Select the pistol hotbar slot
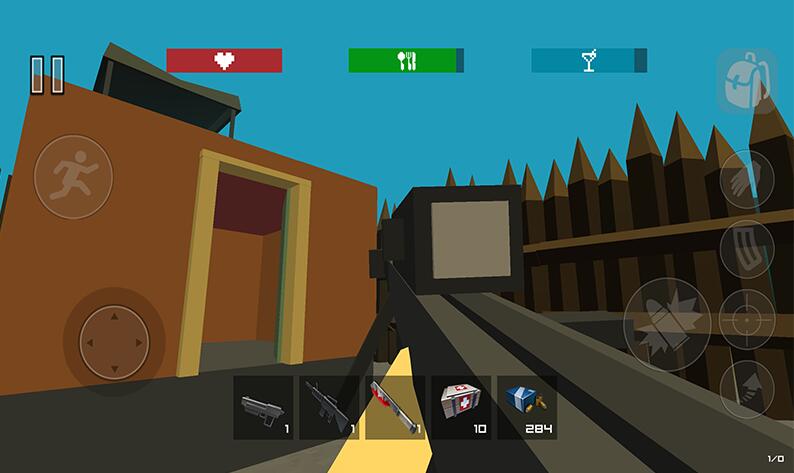Viewport: 794px width, 473px height. click(263, 407)
